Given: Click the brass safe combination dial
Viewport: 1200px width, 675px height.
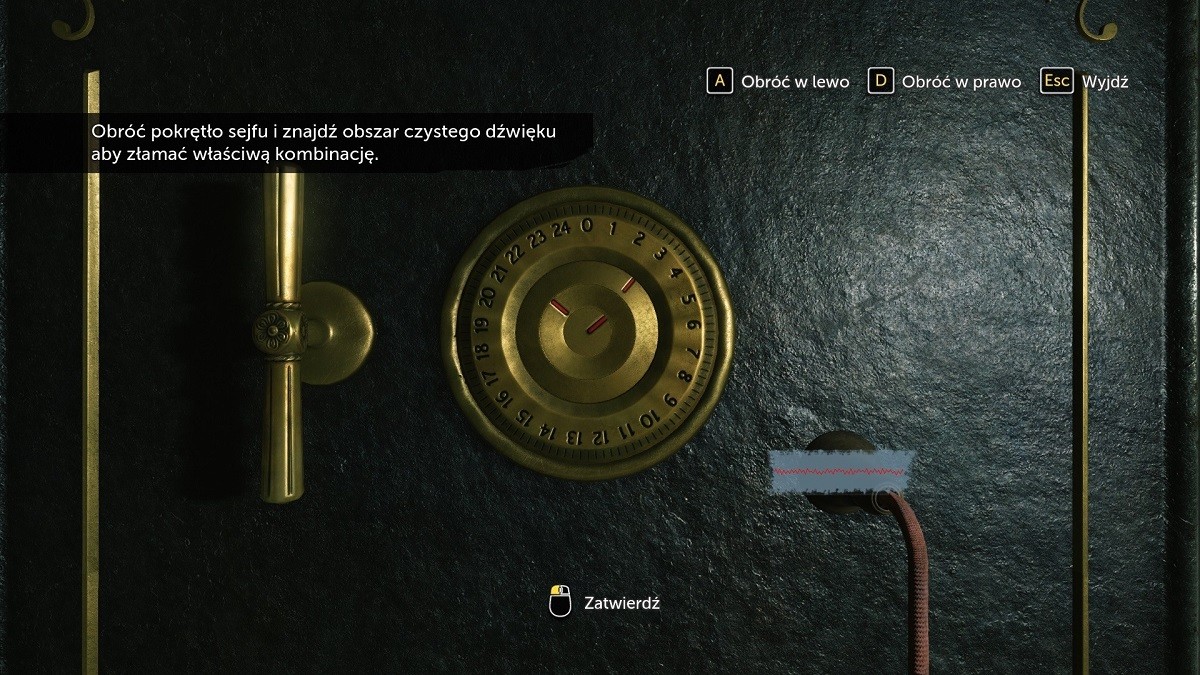Looking at the screenshot, I should [x=587, y=337].
